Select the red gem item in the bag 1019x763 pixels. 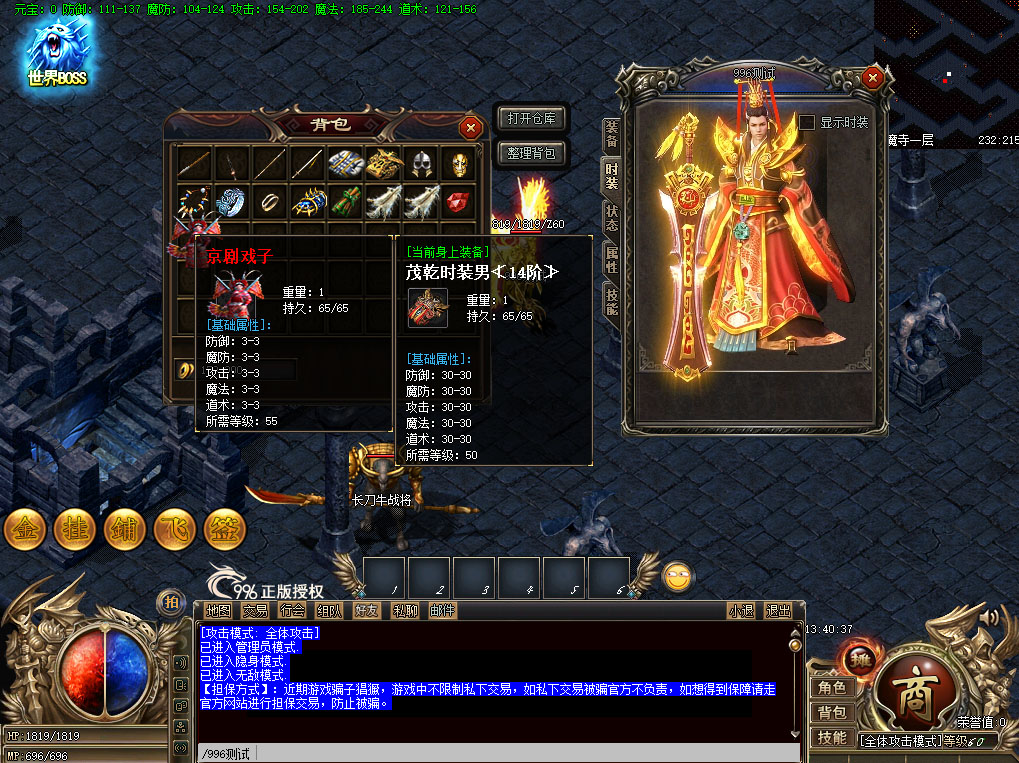click(x=457, y=201)
